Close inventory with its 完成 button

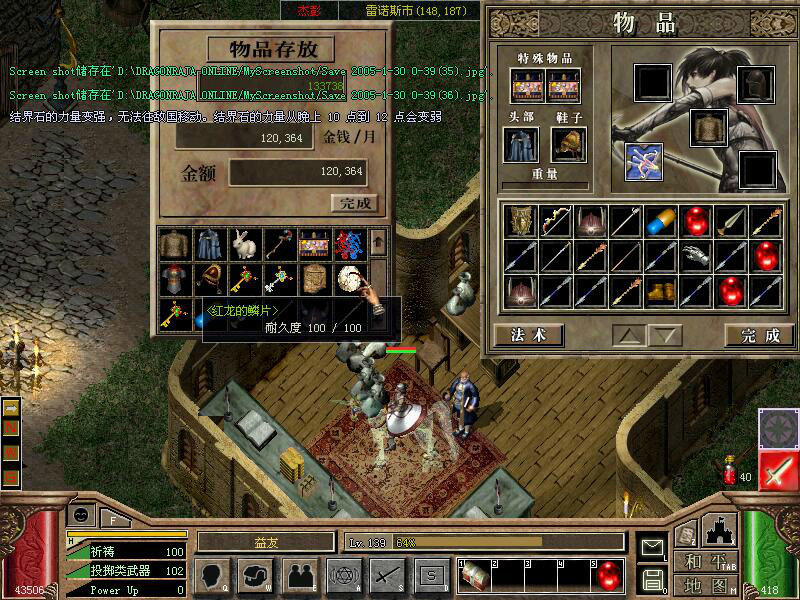tap(759, 334)
